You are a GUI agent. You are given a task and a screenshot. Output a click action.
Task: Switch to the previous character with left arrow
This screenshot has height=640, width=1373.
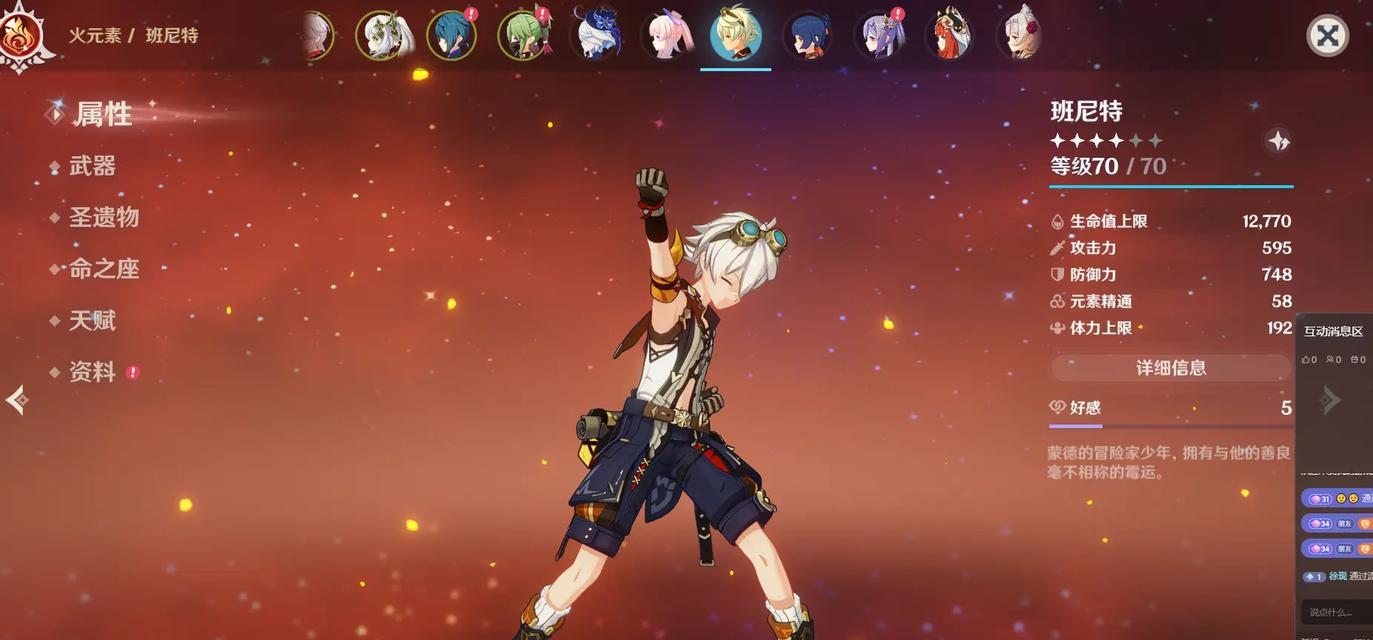click(16, 400)
